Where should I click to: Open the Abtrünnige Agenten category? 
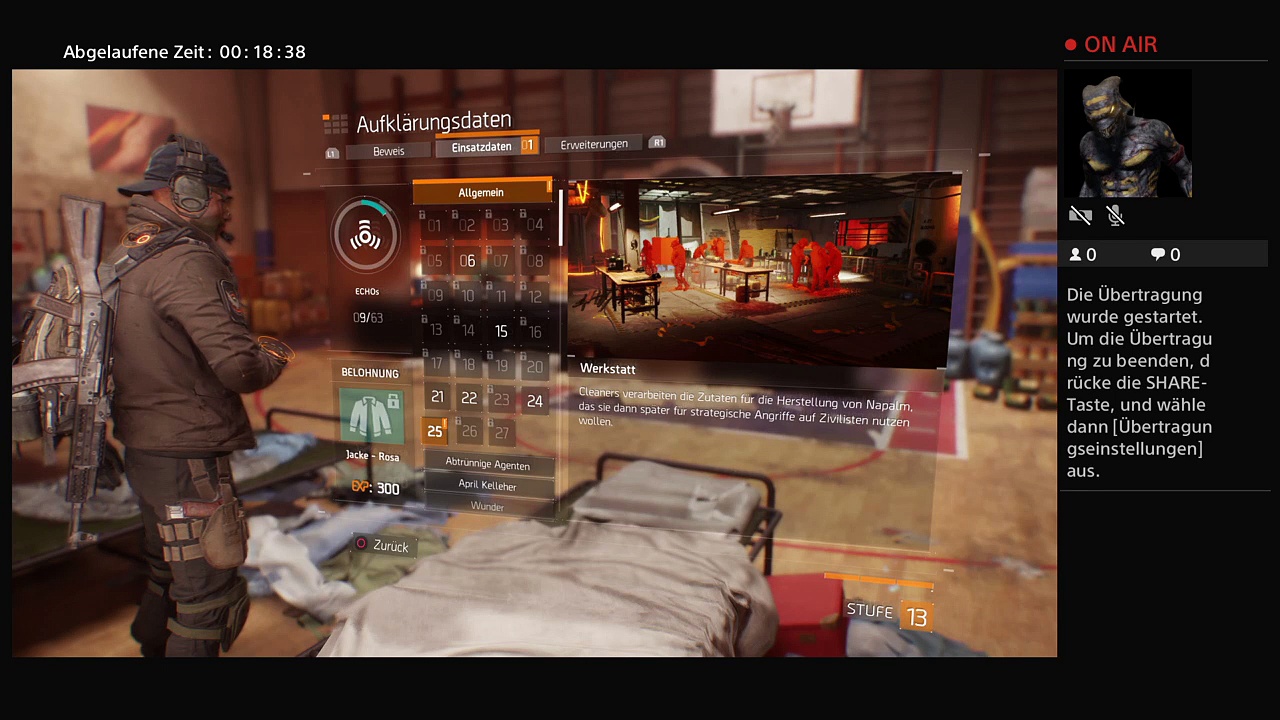click(x=488, y=464)
